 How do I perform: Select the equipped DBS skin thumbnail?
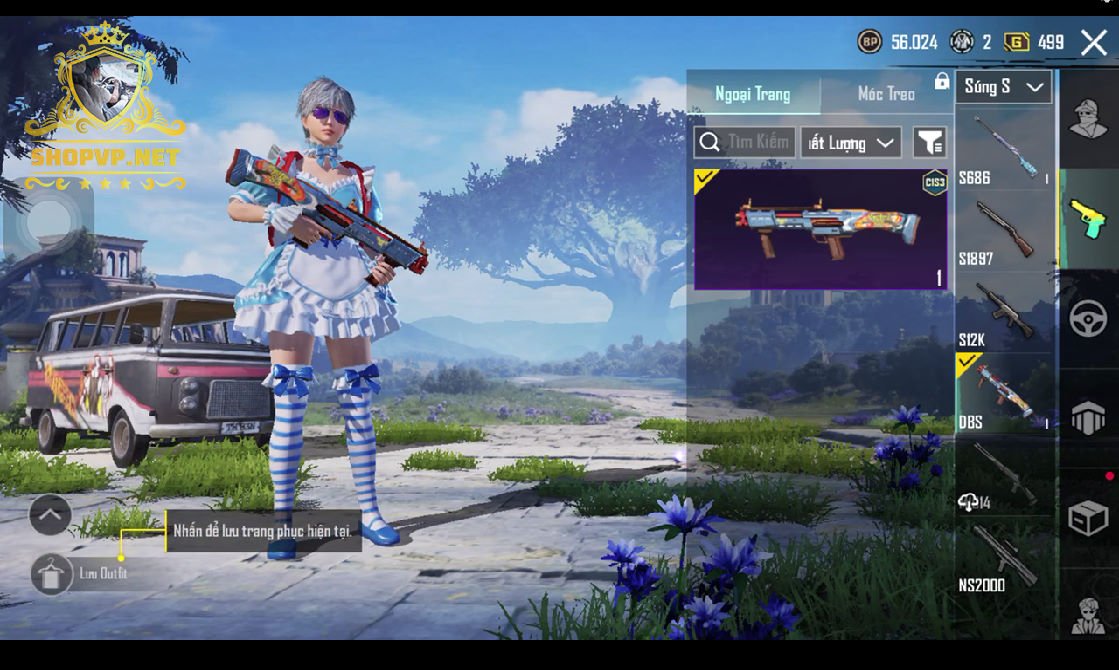(x=820, y=229)
